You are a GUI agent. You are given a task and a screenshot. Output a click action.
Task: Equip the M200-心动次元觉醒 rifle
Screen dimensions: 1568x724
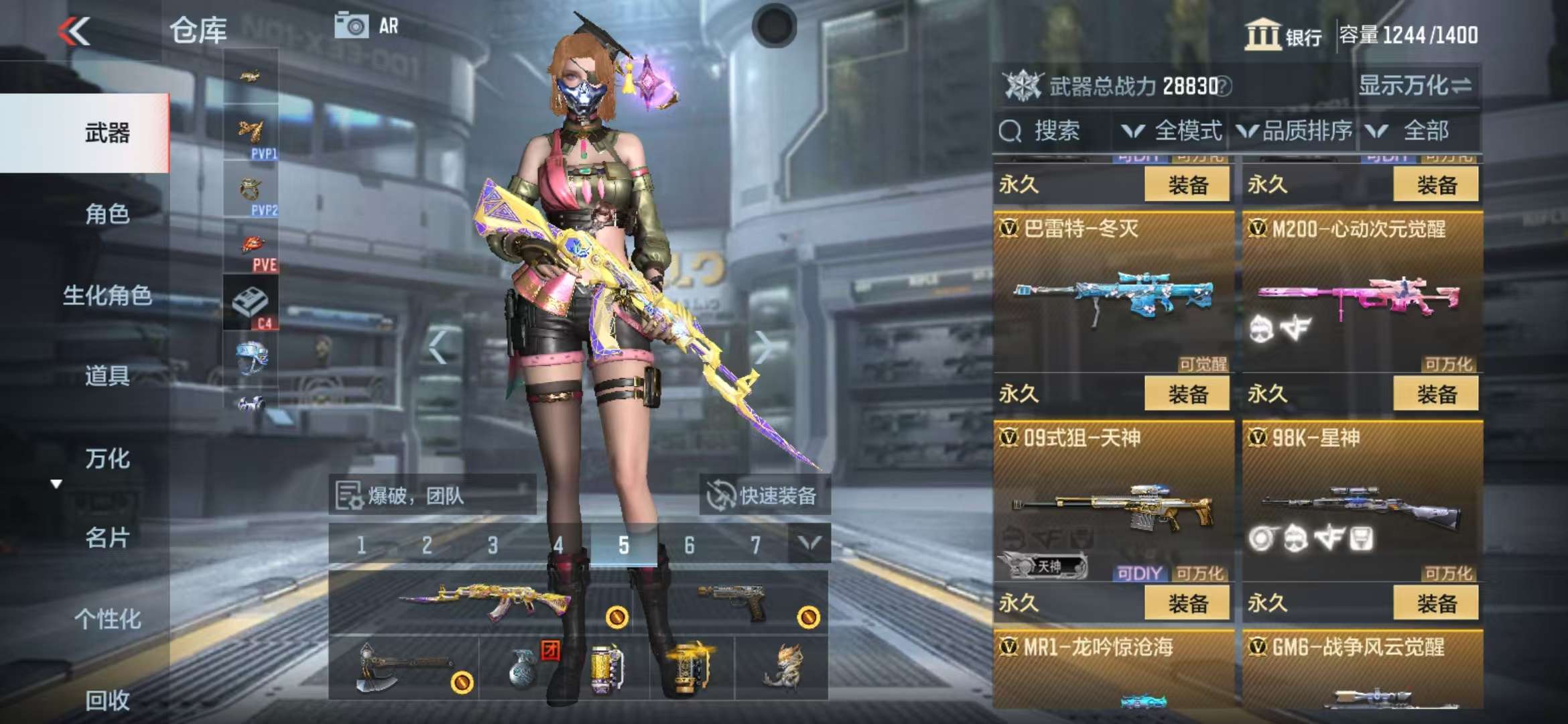pyautogui.click(x=1435, y=394)
